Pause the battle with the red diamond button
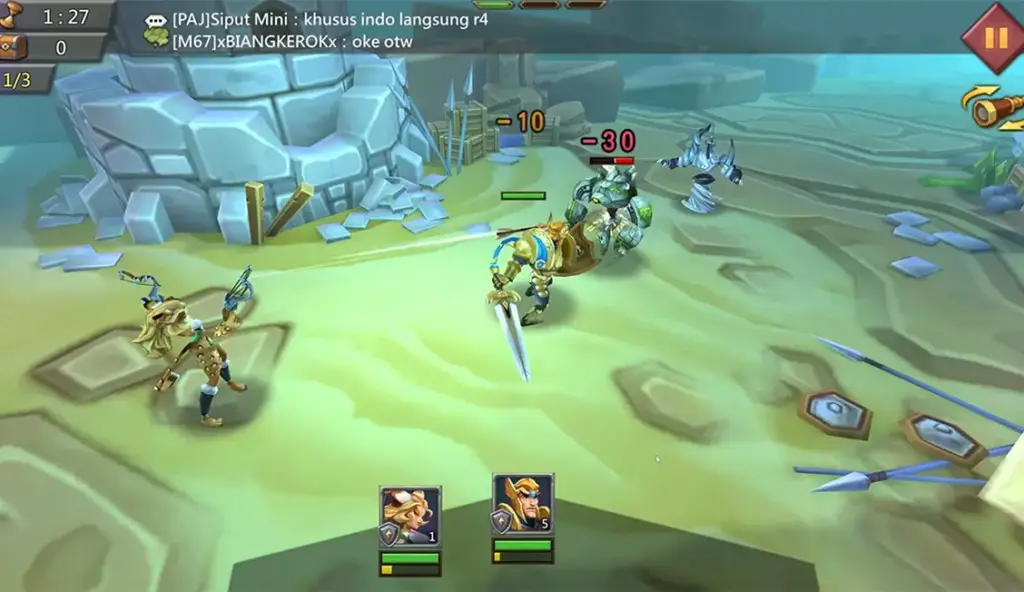The width and height of the screenshot is (1024, 592). [x=996, y=38]
